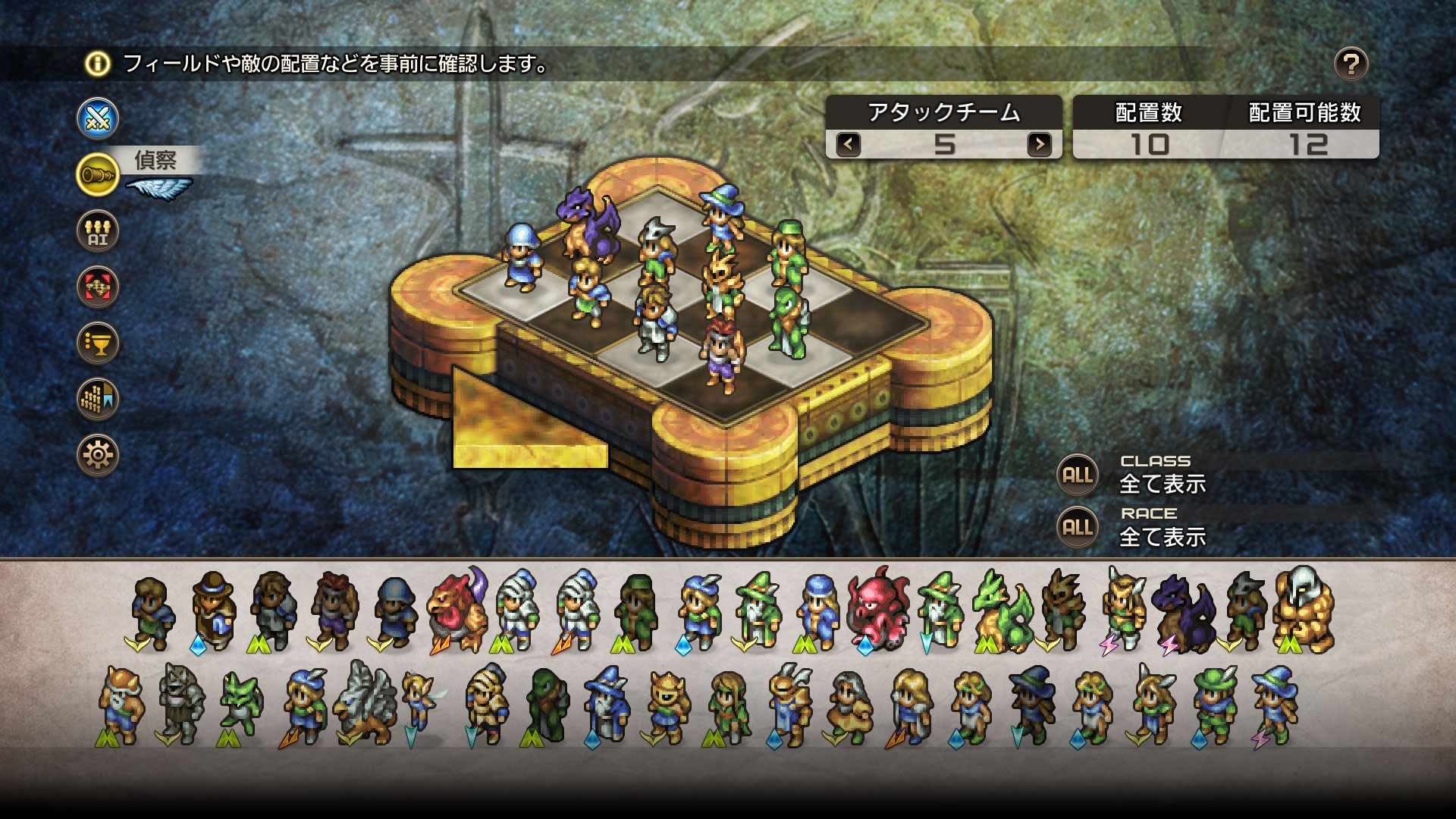Select the green dragon unit in roster
Viewport: 1456px width, 819px height.
point(1001,613)
